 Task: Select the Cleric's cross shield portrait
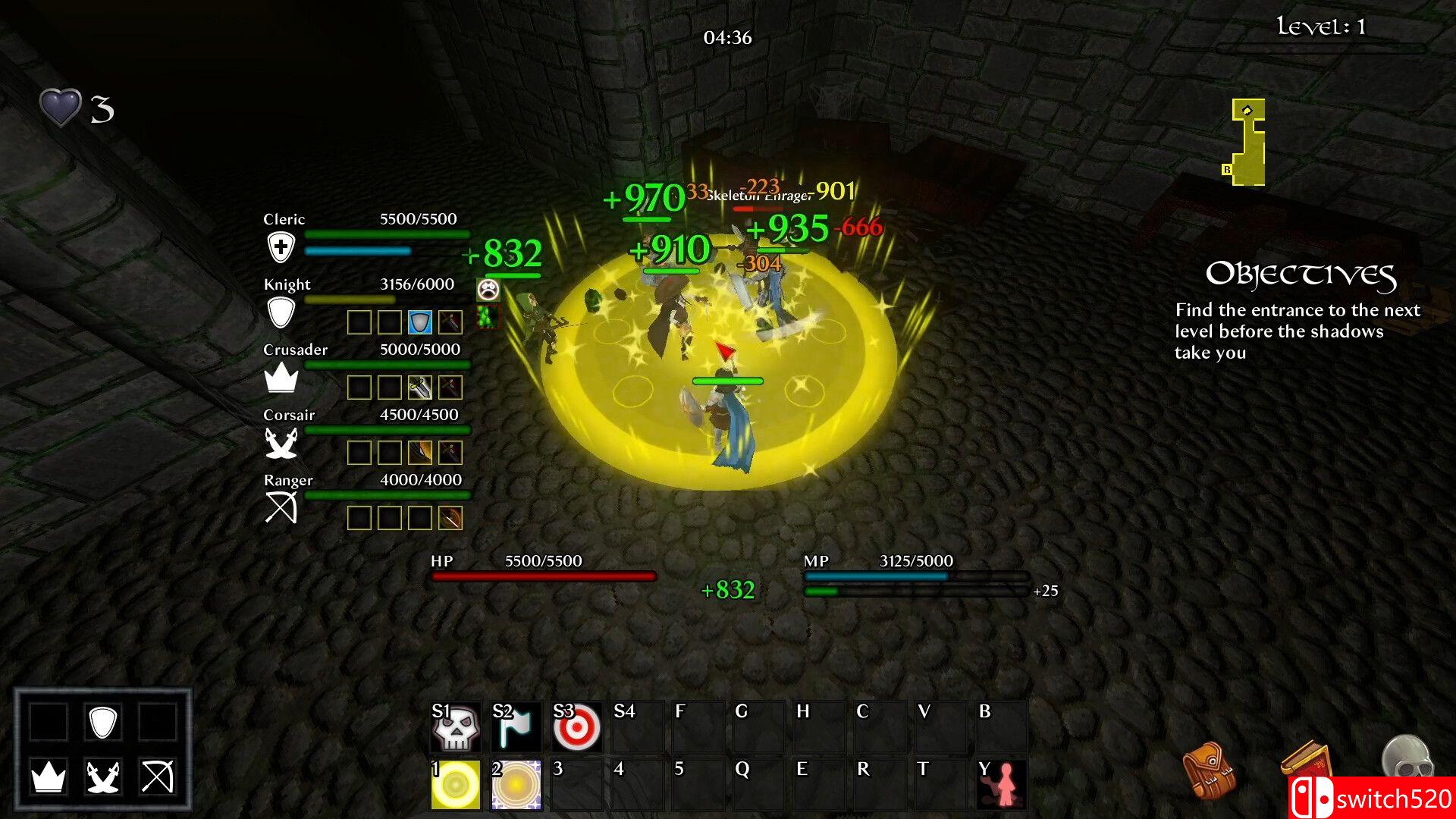pyautogui.click(x=281, y=247)
